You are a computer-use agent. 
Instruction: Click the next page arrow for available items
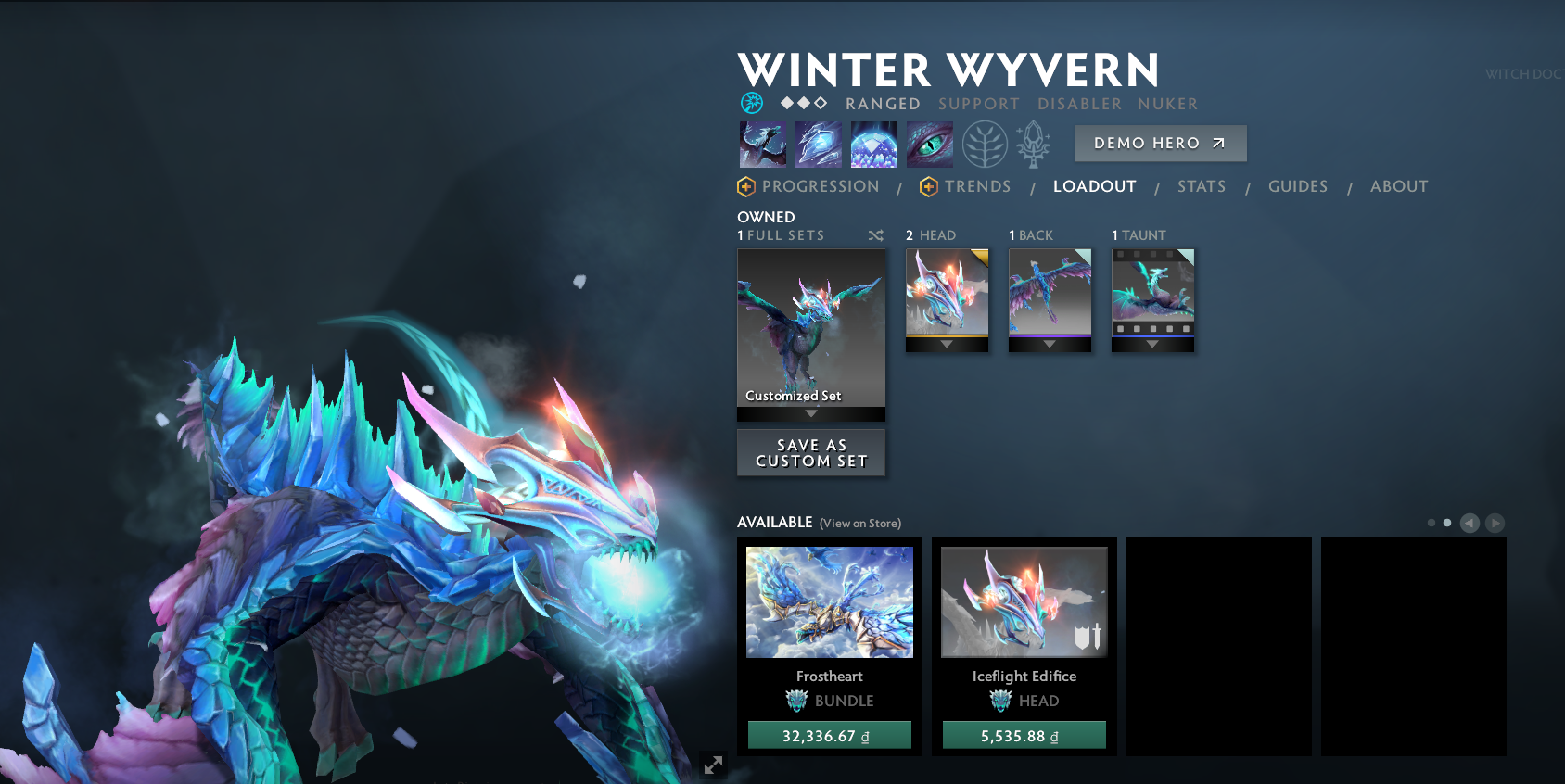1494,523
